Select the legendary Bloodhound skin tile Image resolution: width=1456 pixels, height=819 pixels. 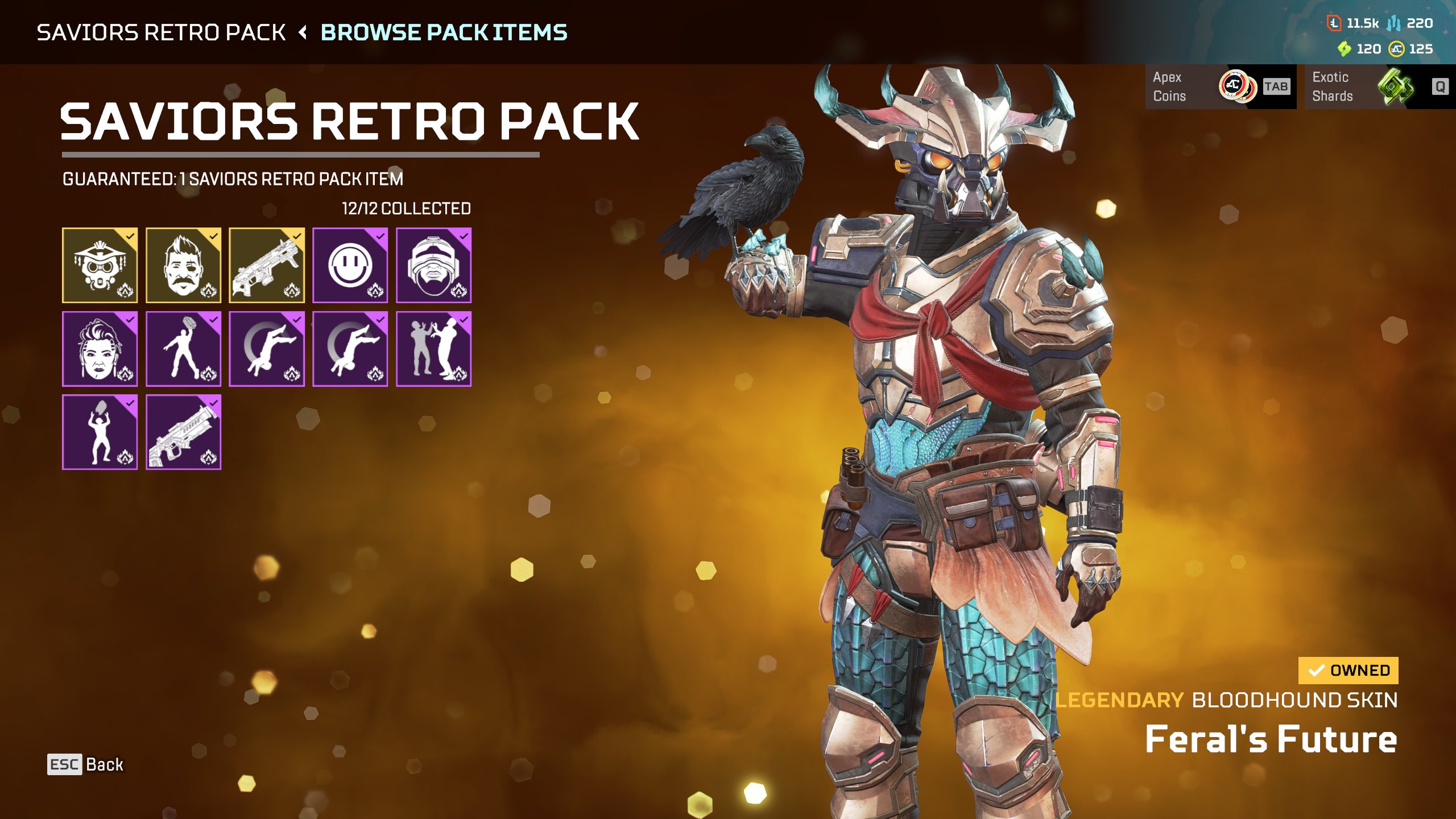(100, 265)
